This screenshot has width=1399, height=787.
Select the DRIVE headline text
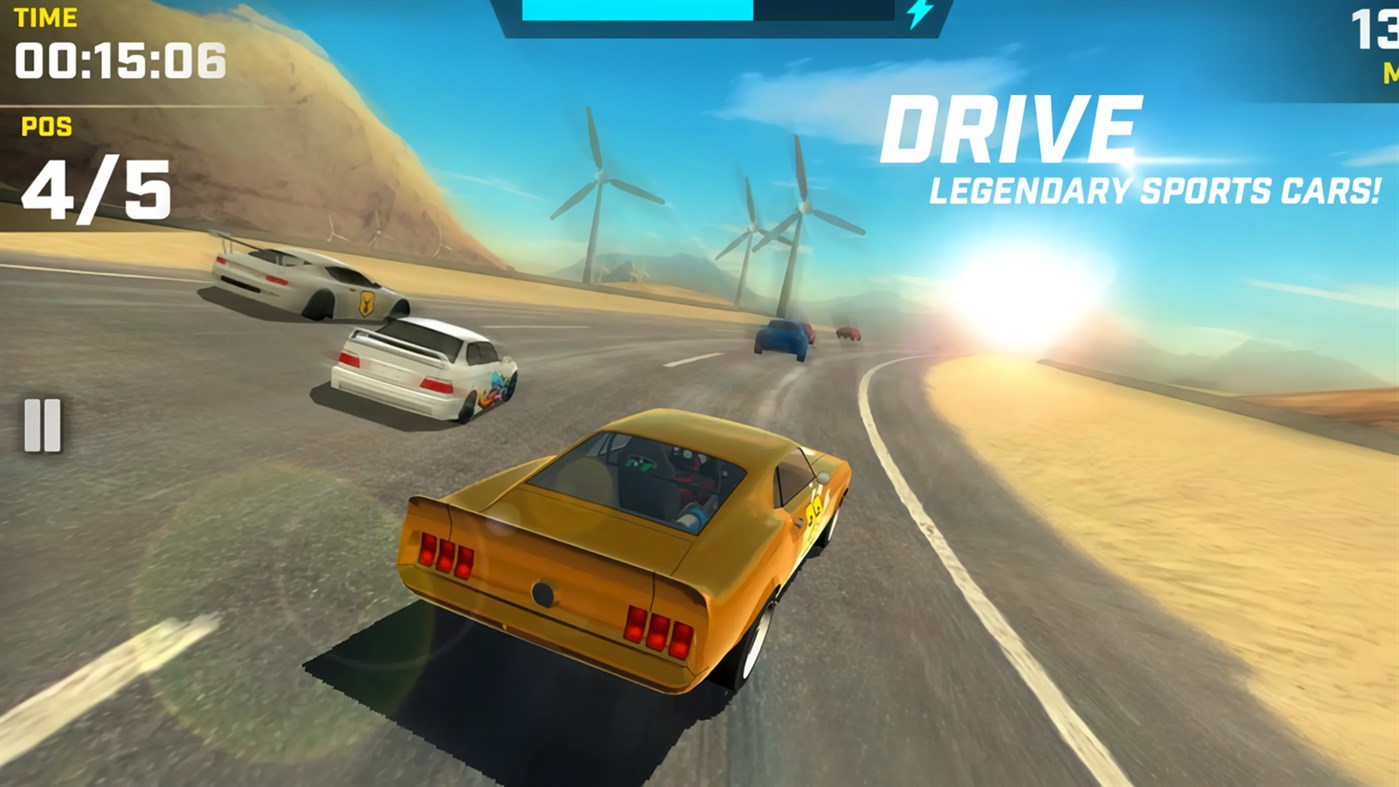point(1013,123)
